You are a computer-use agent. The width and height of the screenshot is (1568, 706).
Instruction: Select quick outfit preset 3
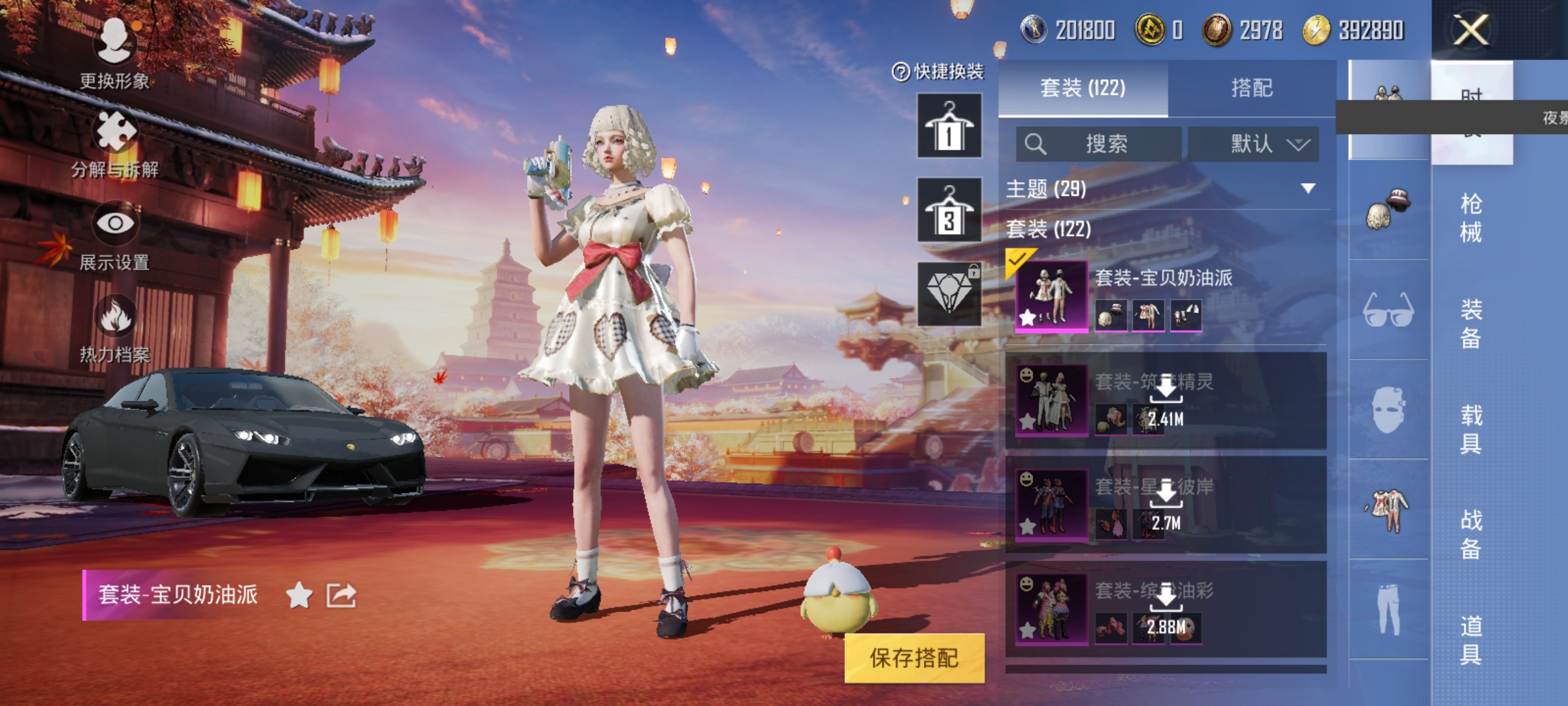949,210
